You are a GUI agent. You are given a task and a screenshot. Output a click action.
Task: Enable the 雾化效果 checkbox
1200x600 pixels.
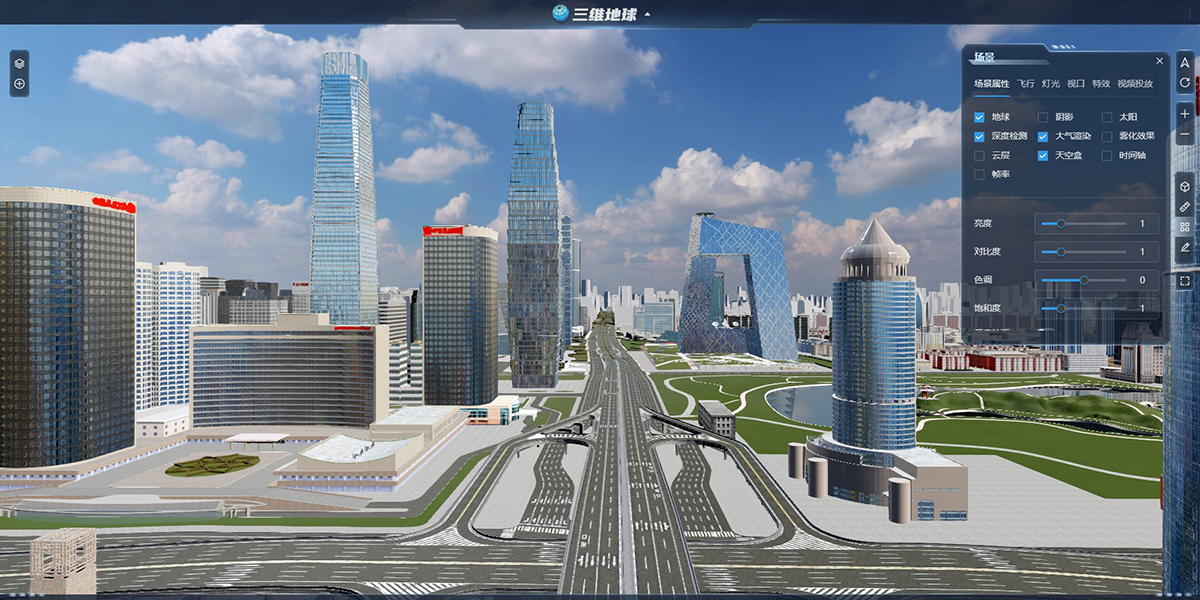tap(1107, 137)
